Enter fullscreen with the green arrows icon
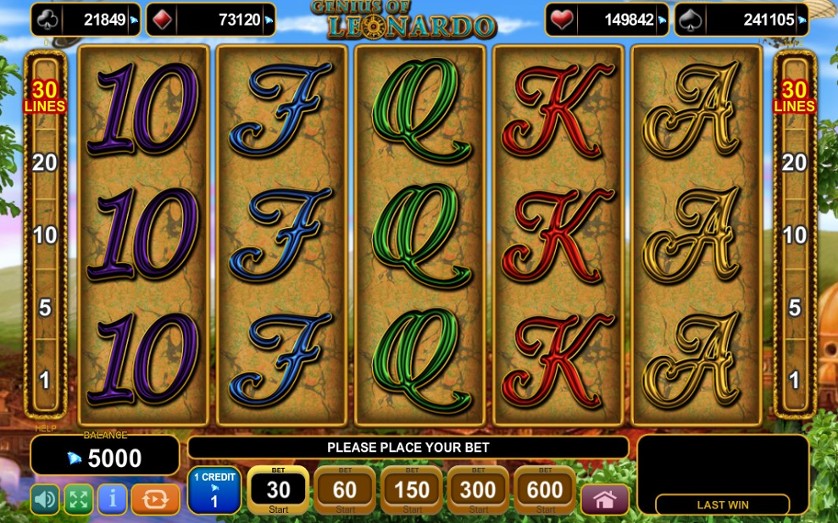The height and width of the screenshot is (523, 838). (78, 499)
